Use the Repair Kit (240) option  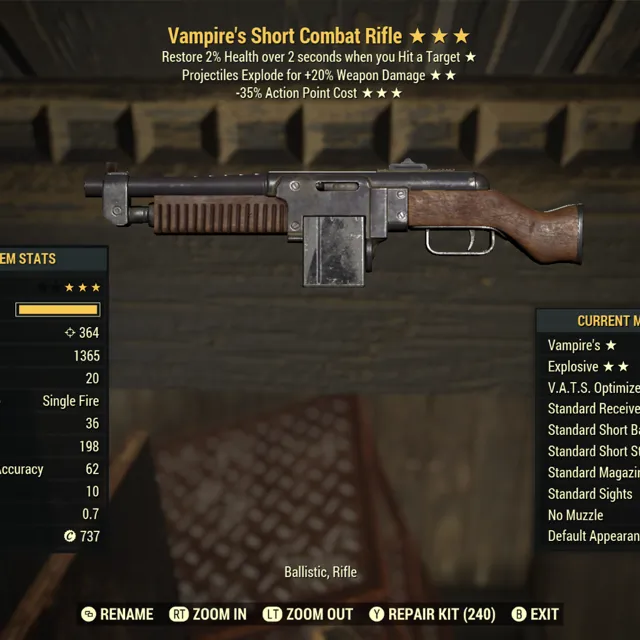(430, 614)
